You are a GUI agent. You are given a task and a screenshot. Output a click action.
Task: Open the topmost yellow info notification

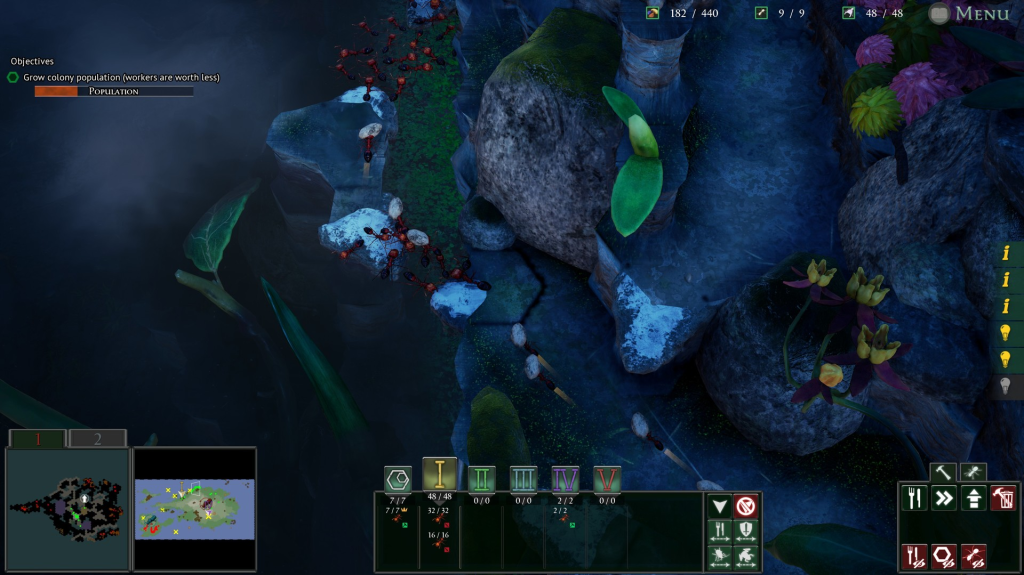pyautogui.click(x=1006, y=254)
